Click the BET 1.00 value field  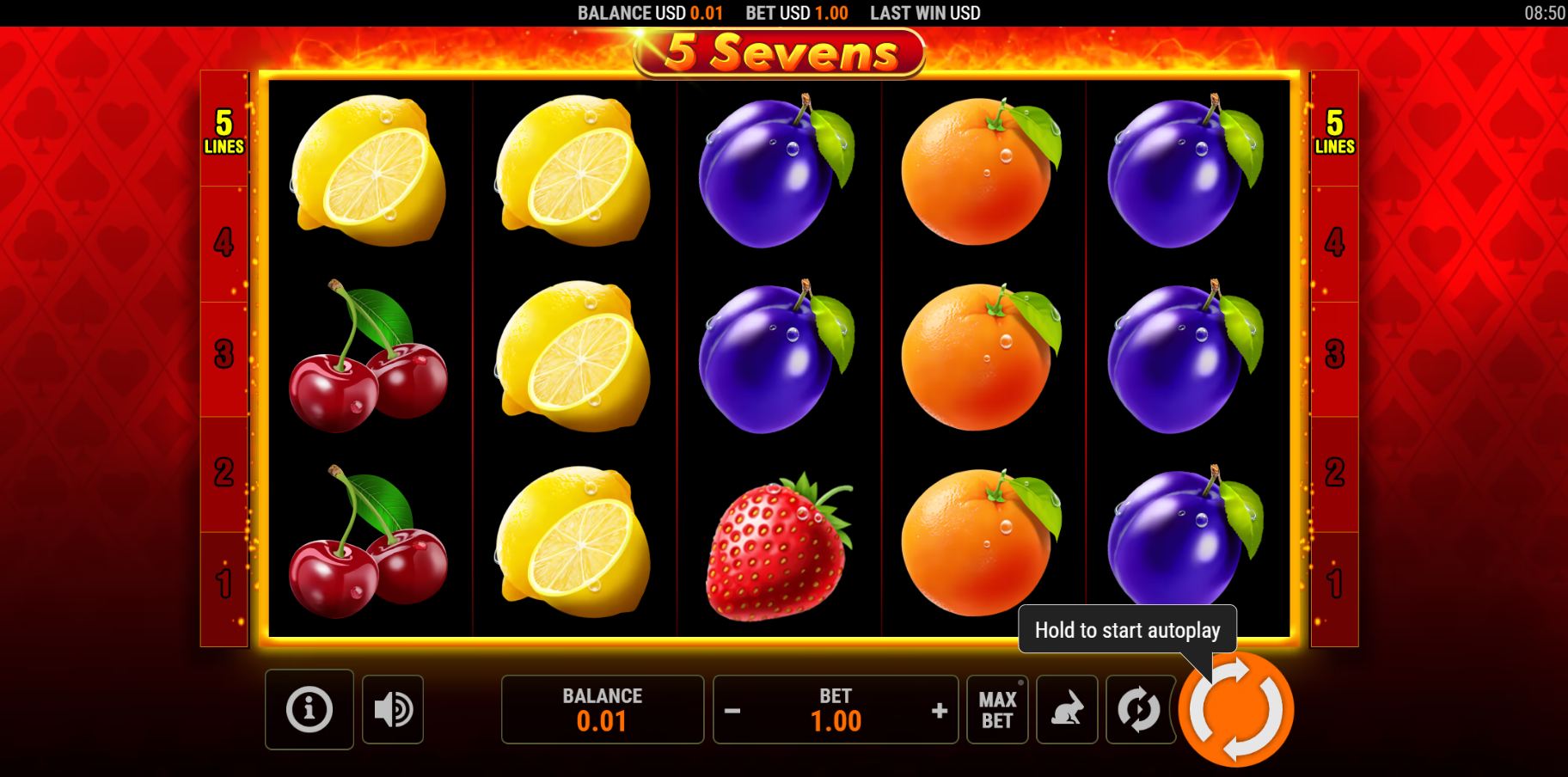(x=836, y=721)
